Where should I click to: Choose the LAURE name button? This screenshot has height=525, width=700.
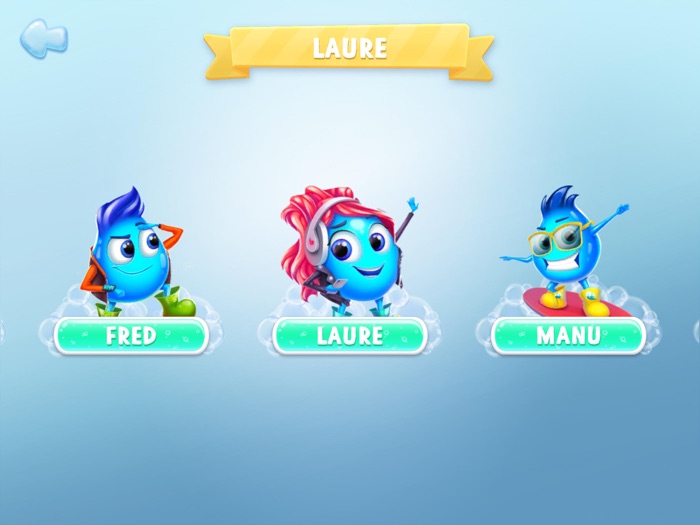[x=349, y=336]
